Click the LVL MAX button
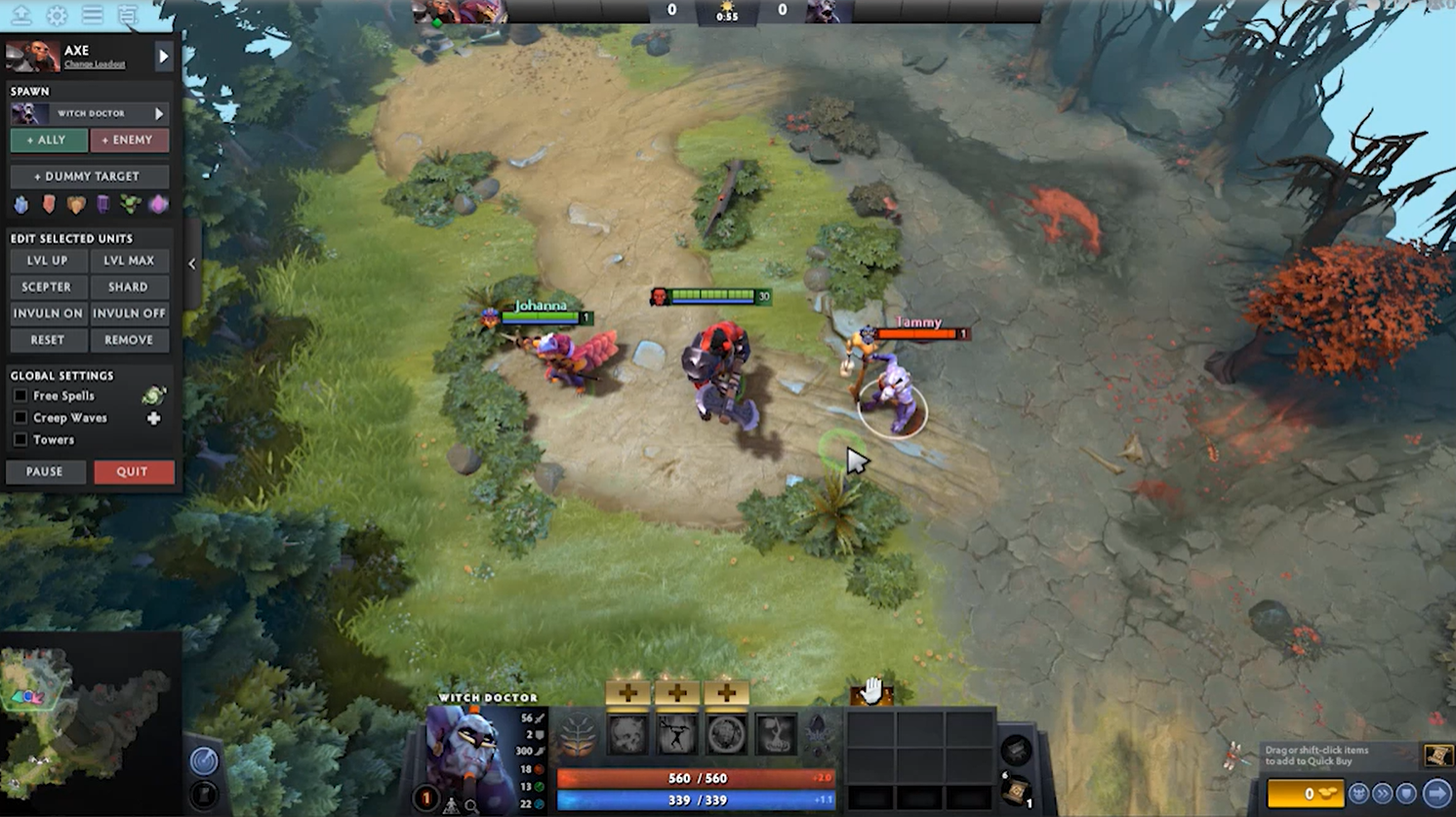Image resolution: width=1456 pixels, height=817 pixels. 129,261
